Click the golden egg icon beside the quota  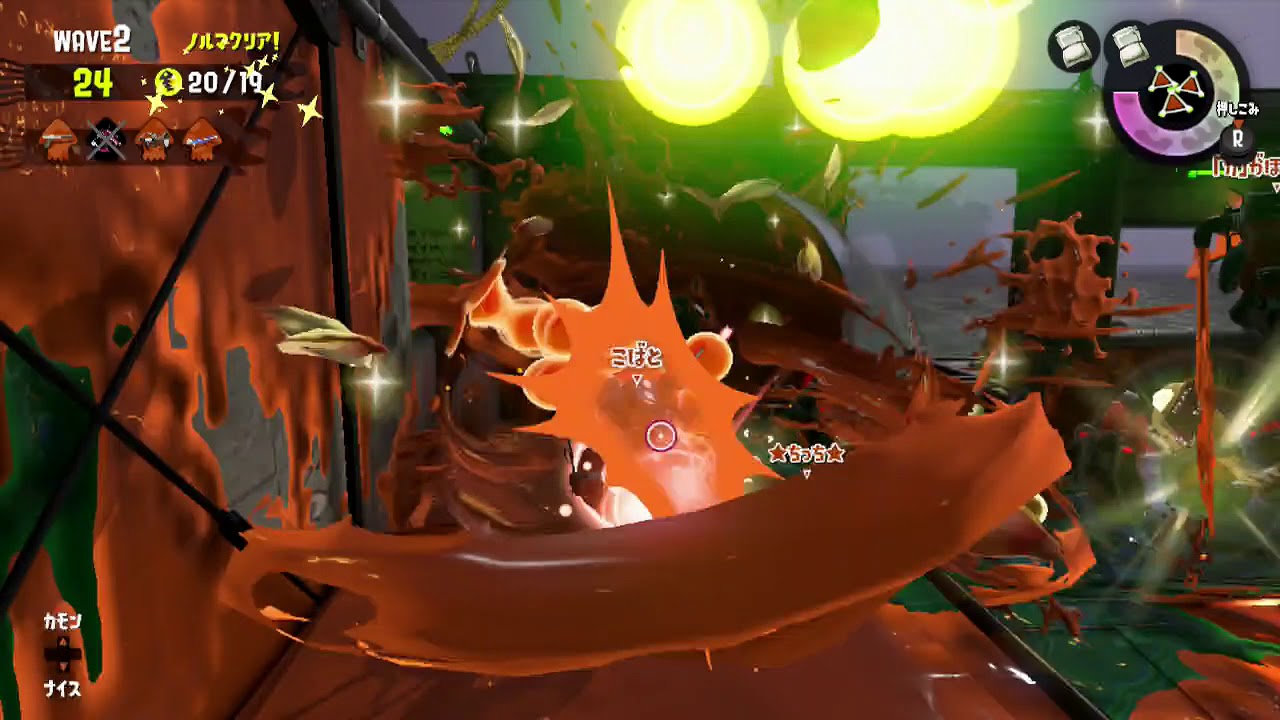(x=167, y=80)
